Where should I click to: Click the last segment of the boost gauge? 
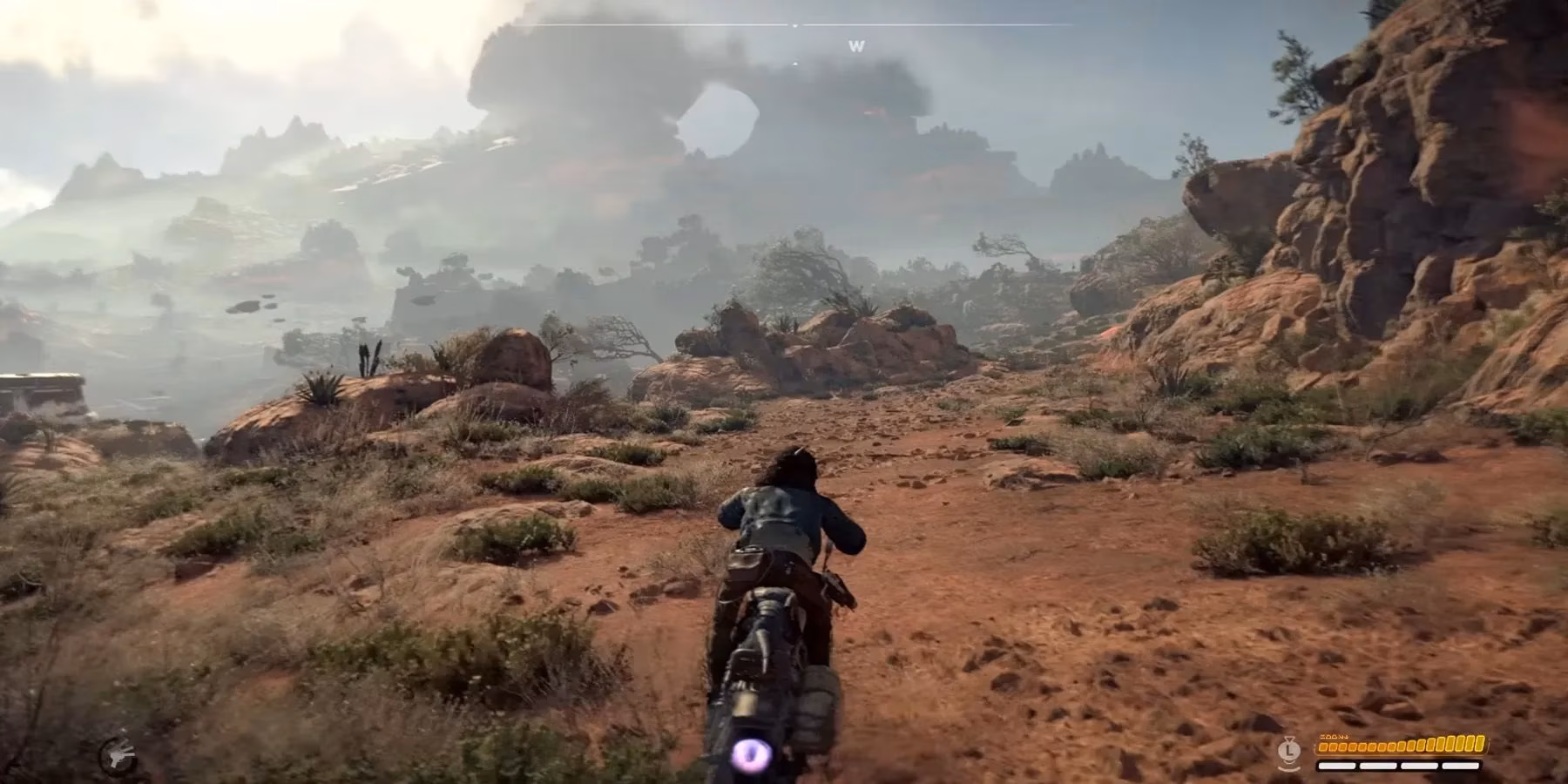tap(1478, 742)
